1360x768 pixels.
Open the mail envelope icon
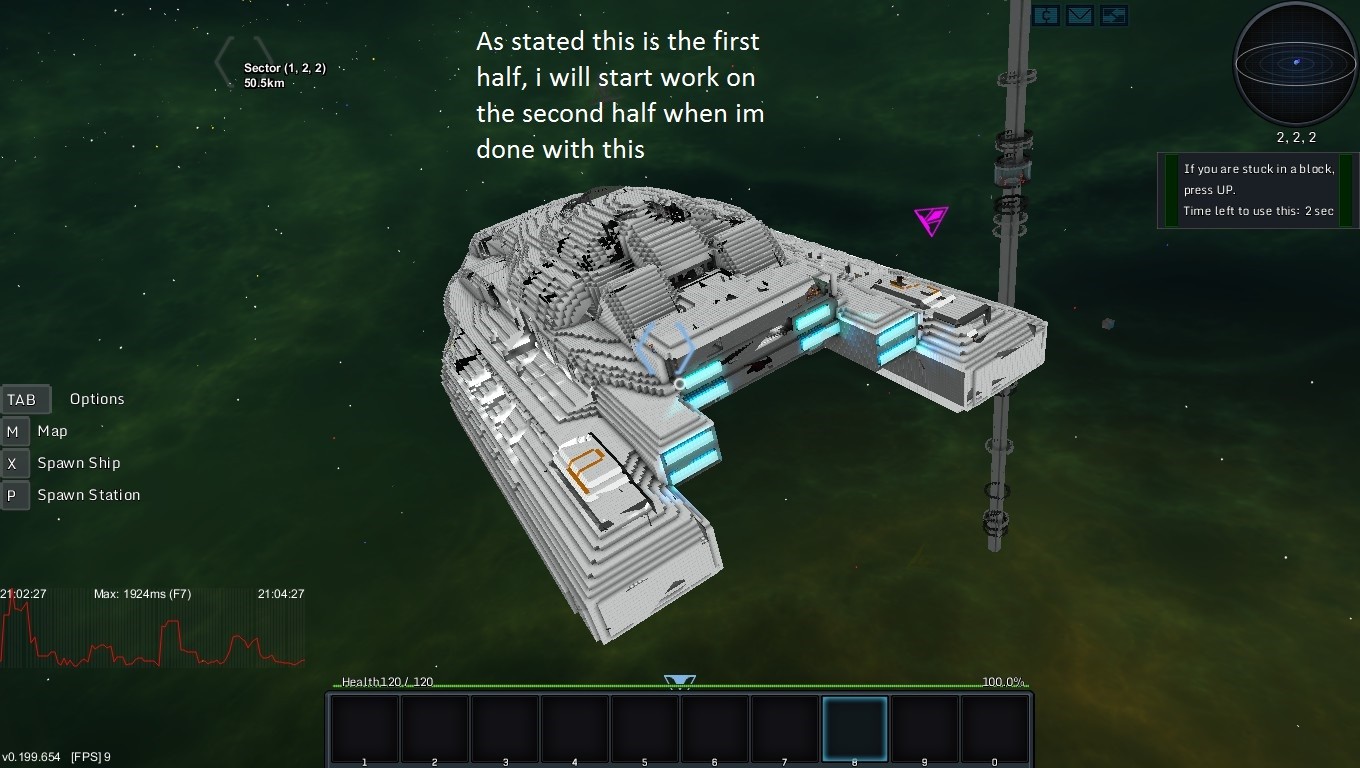(x=1079, y=15)
